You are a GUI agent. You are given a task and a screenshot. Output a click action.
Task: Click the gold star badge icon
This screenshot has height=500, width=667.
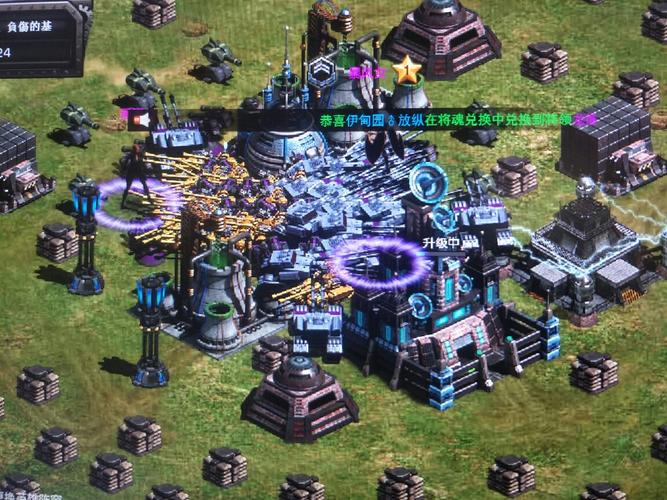(407, 70)
